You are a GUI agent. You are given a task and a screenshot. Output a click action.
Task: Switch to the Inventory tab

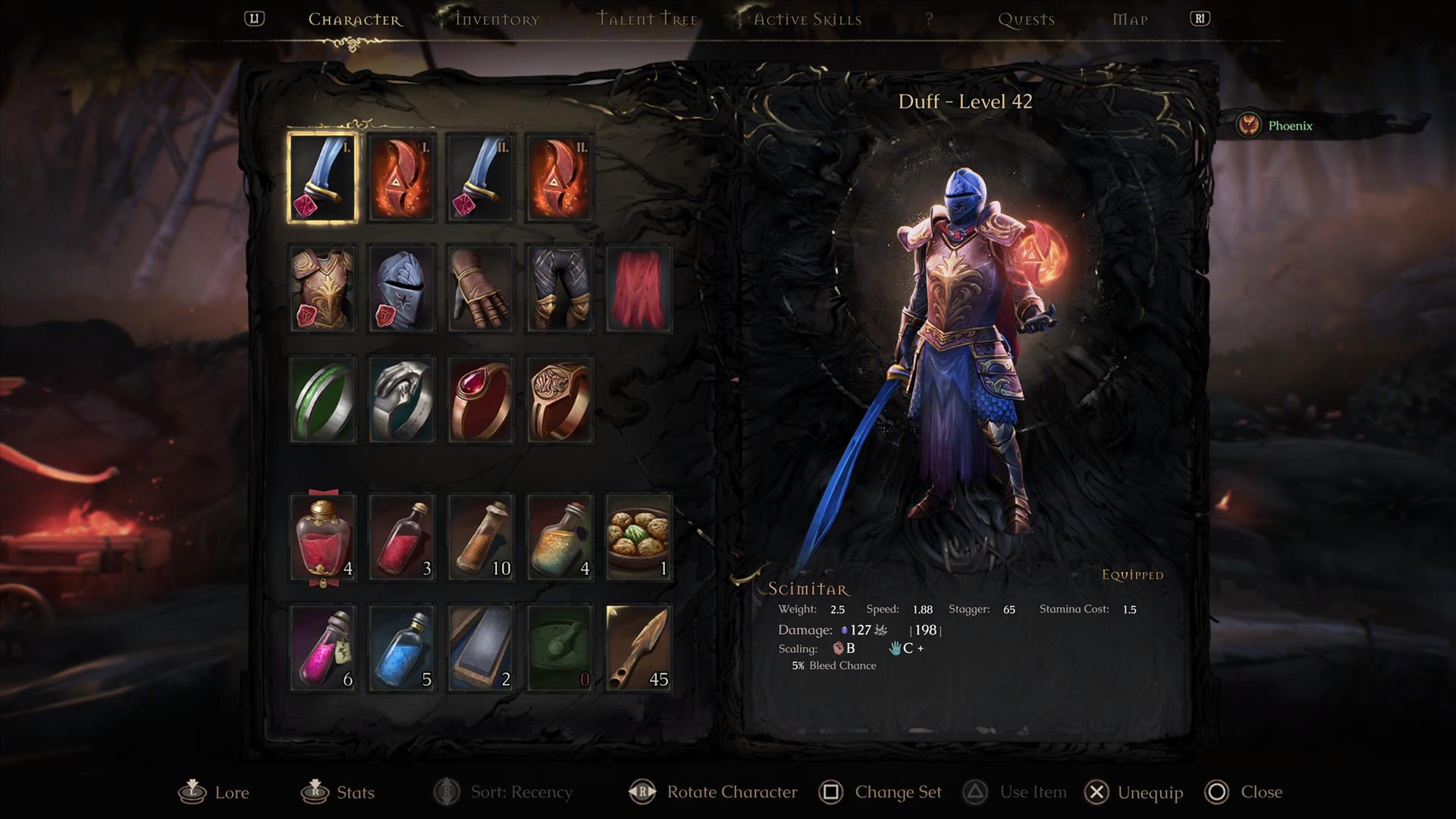pos(497,20)
